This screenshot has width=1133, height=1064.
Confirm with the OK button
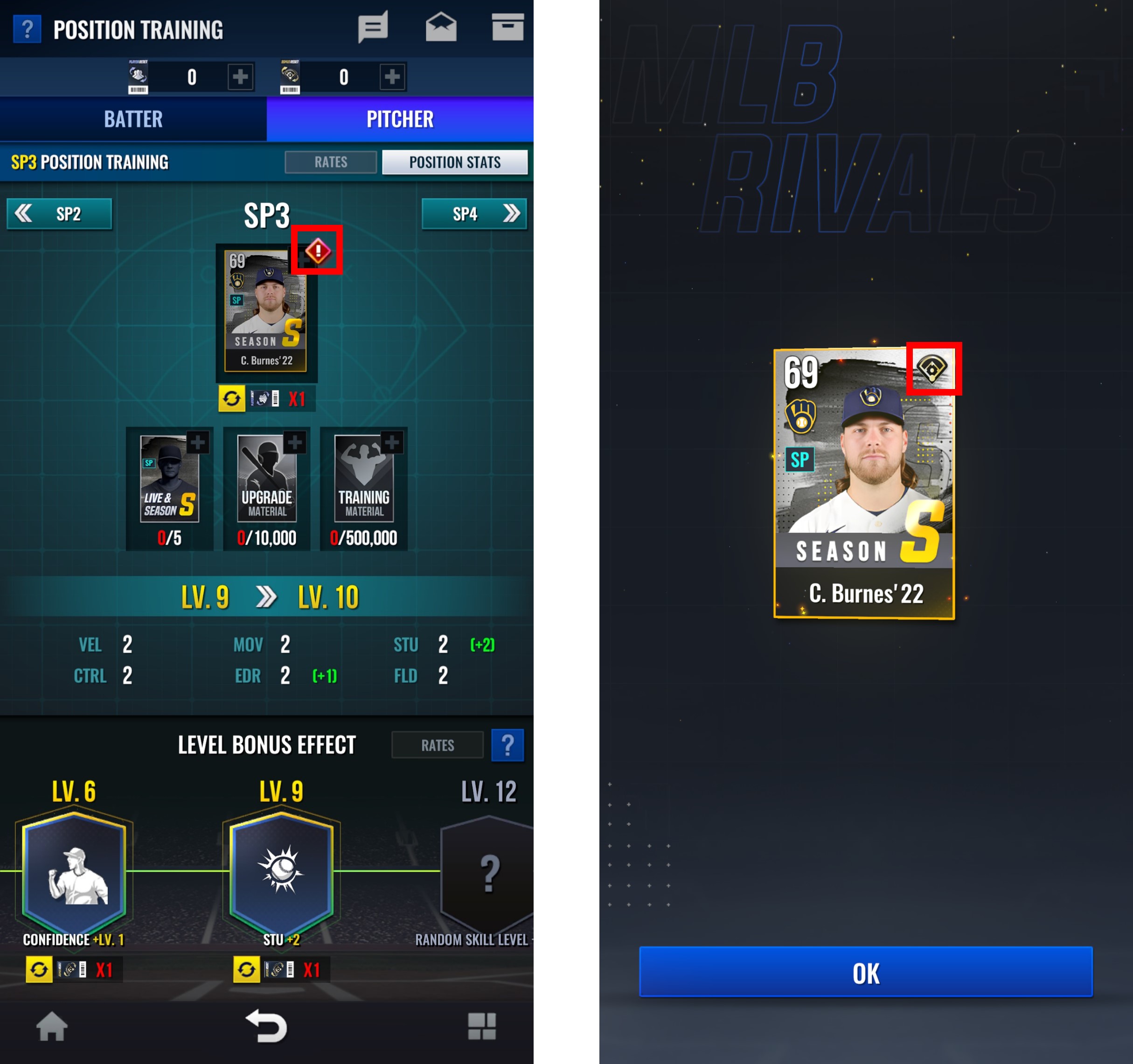pos(865,972)
